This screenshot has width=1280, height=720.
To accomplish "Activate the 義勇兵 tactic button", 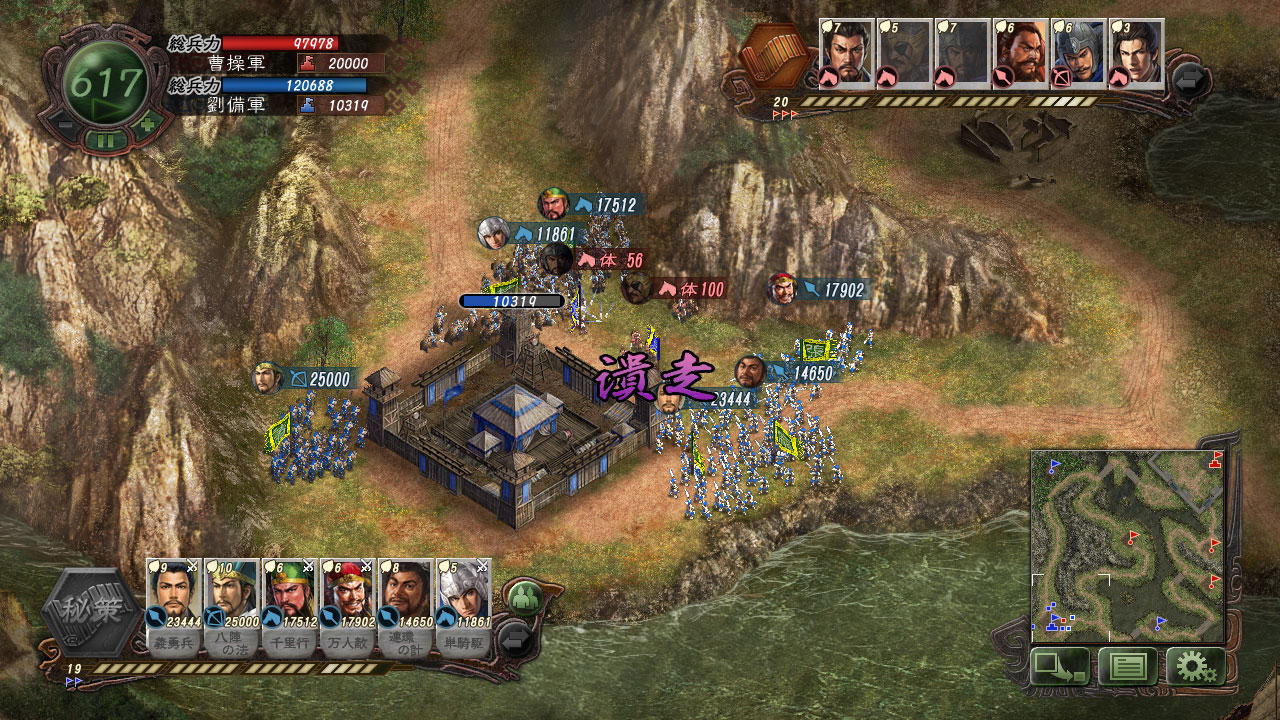I will pyautogui.click(x=174, y=644).
